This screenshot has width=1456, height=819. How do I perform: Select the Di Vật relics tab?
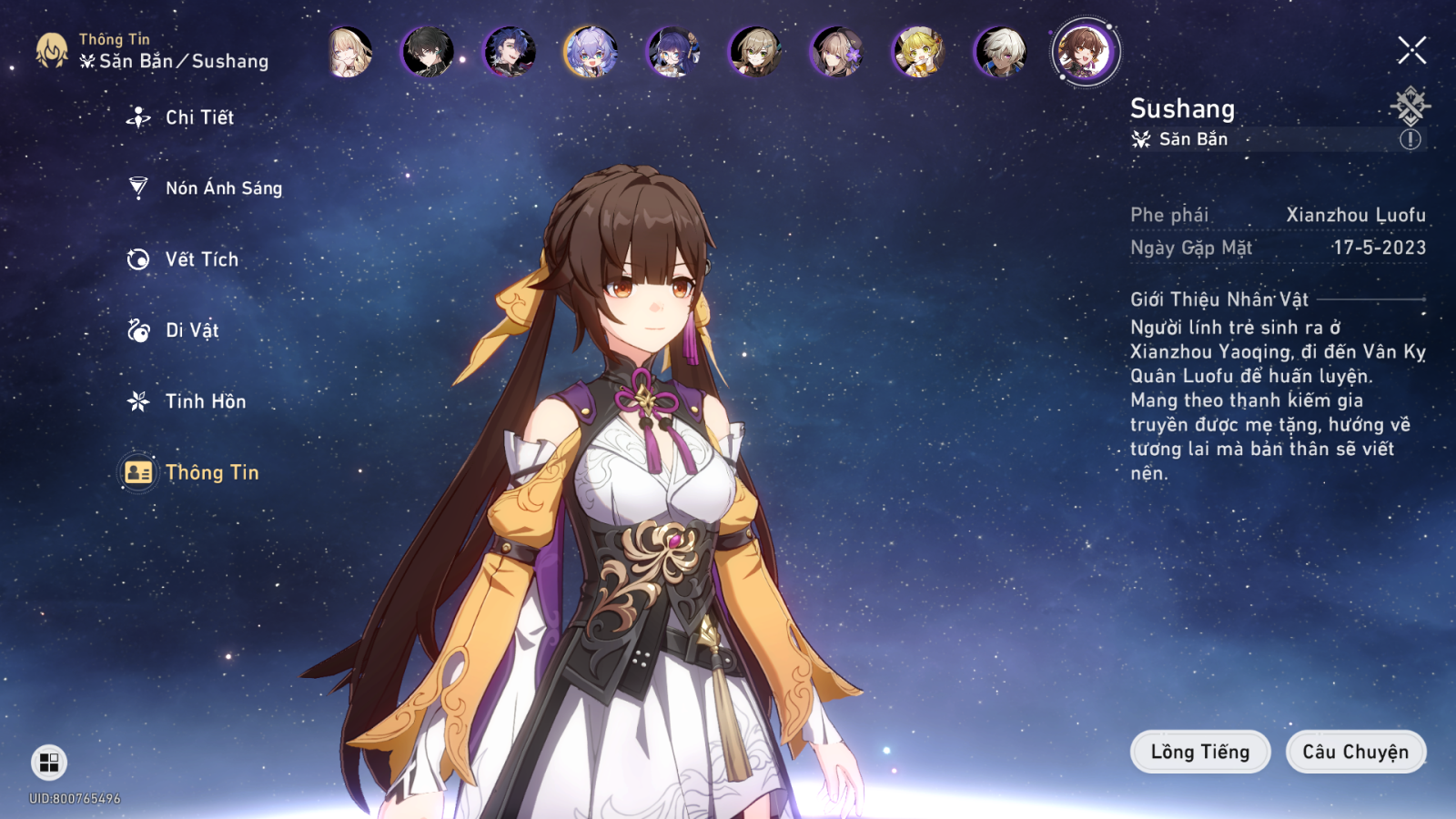(191, 330)
